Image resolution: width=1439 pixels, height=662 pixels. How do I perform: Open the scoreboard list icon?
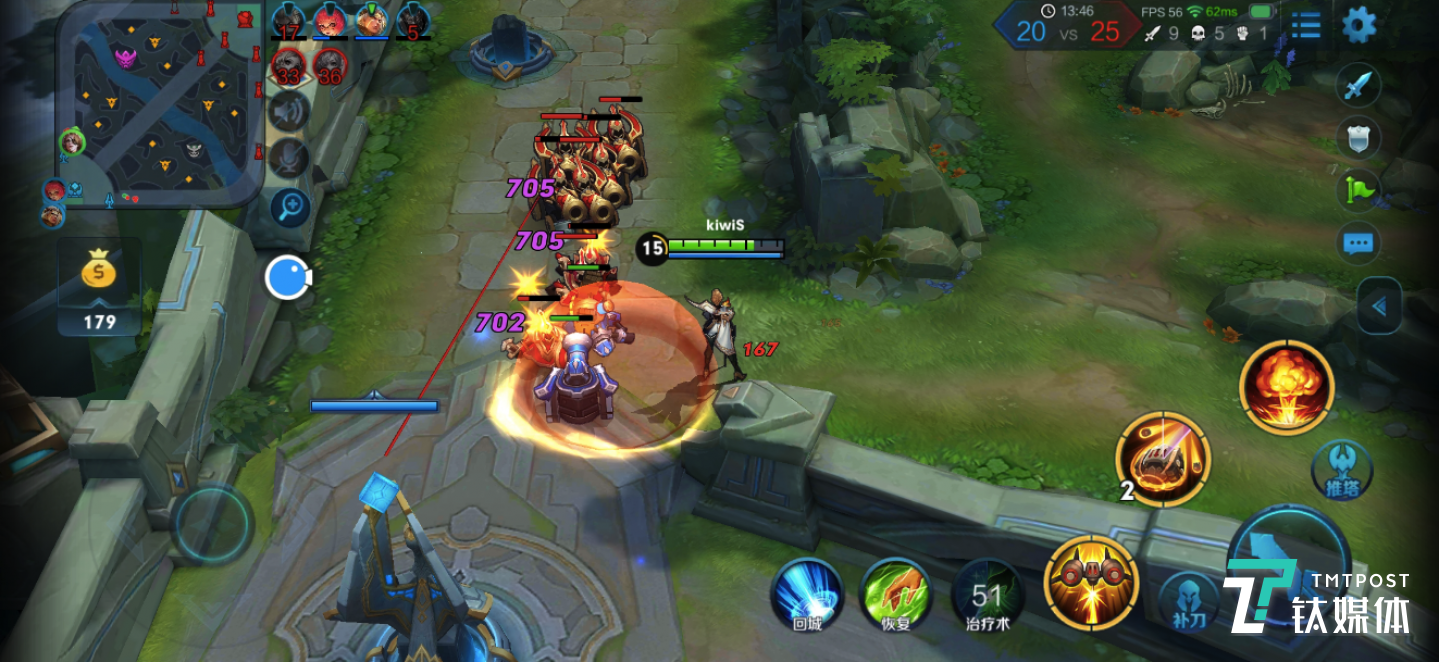(1305, 25)
